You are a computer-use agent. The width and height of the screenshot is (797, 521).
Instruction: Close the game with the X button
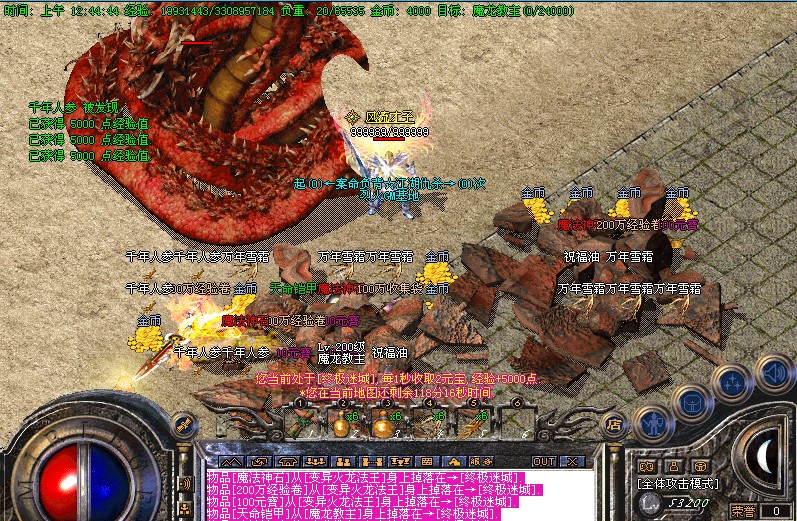[572, 461]
